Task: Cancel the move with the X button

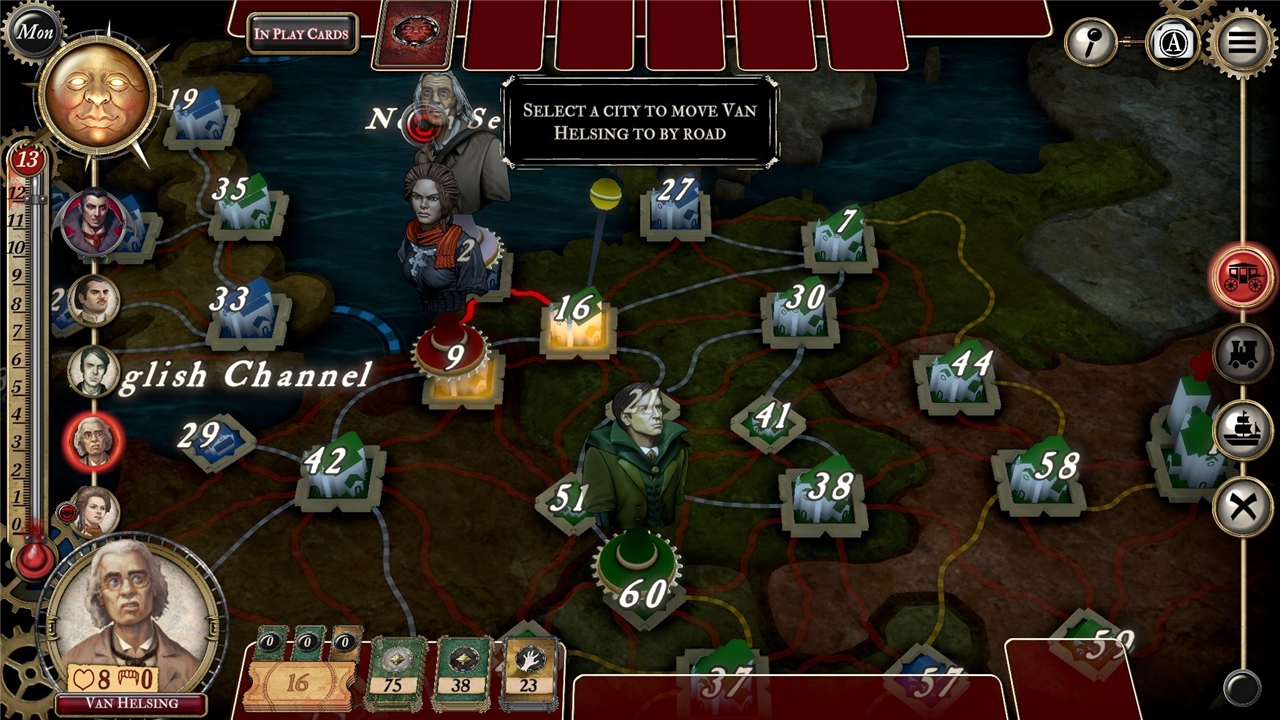Action: point(1242,507)
